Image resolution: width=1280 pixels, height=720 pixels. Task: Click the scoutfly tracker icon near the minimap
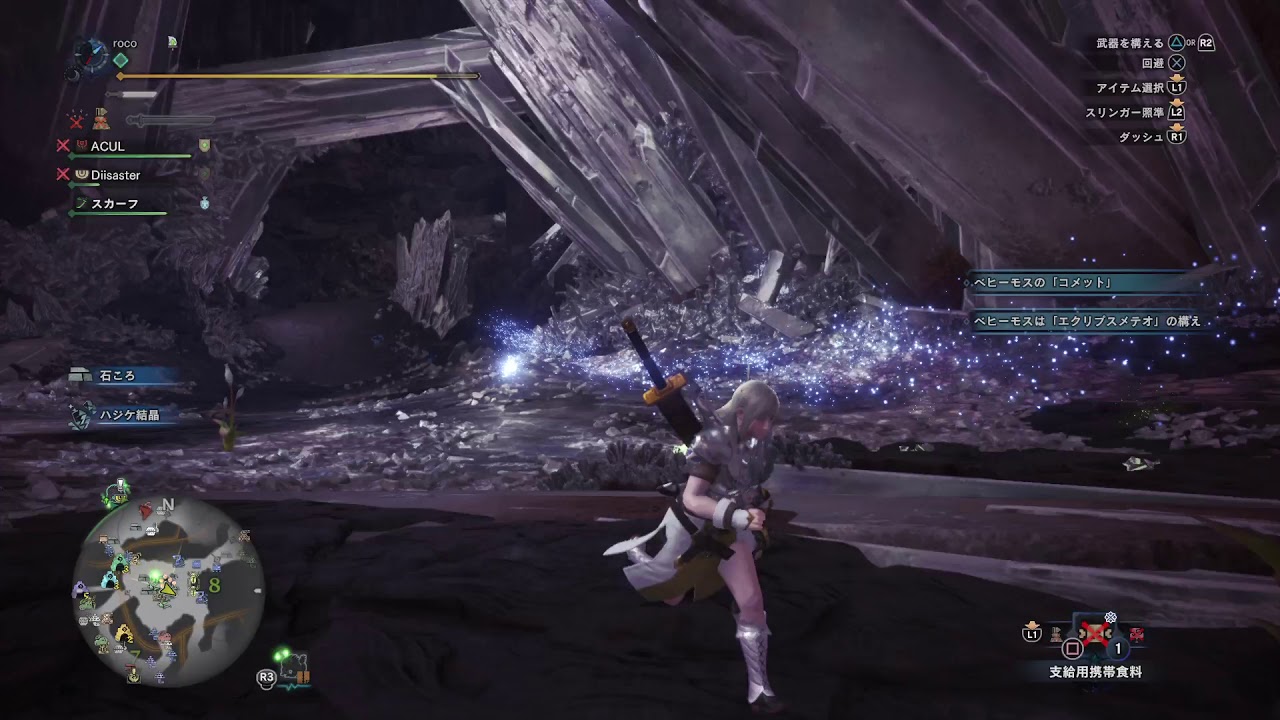click(295, 668)
